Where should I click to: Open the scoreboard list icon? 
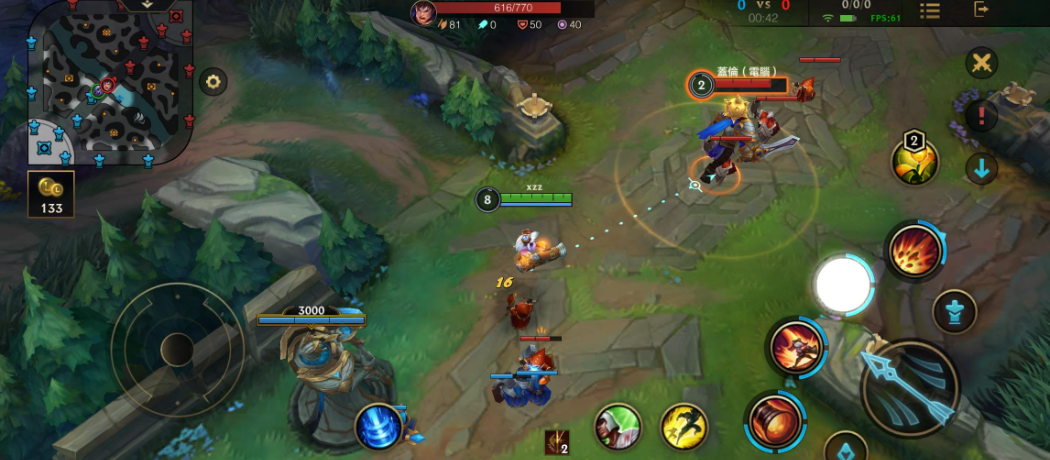(x=930, y=10)
